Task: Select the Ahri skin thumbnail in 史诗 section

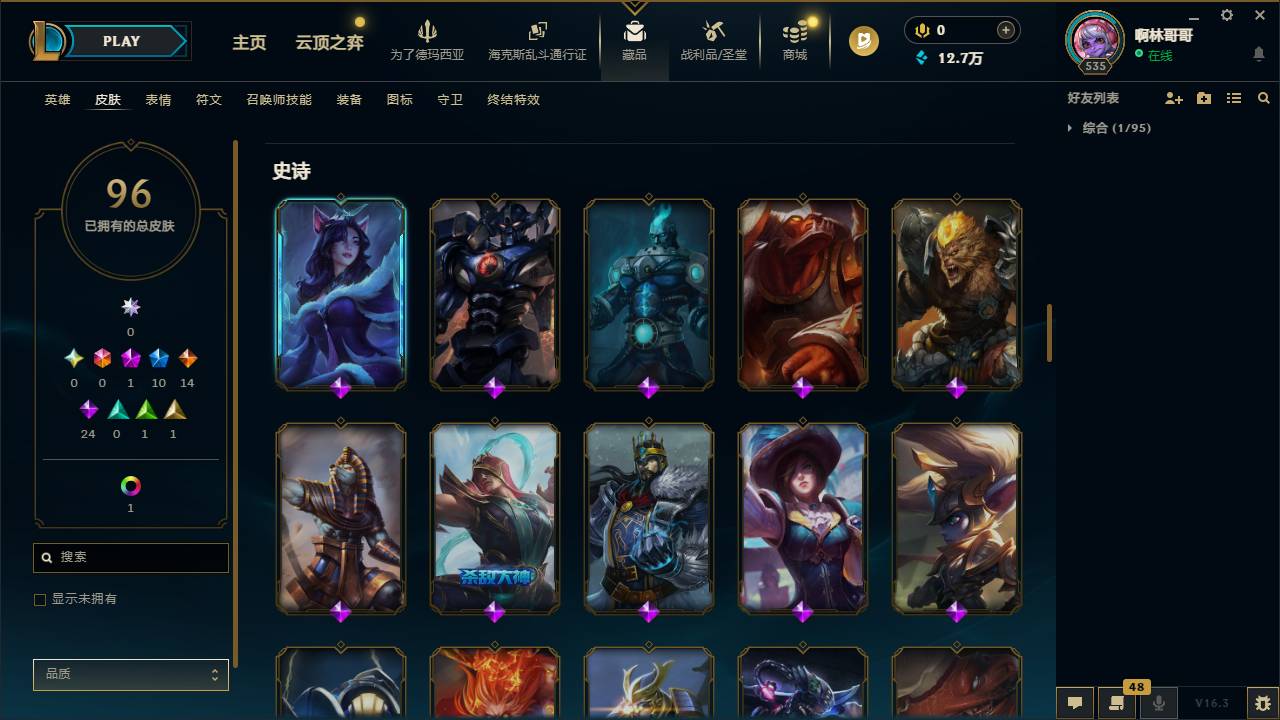Action: coord(340,292)
